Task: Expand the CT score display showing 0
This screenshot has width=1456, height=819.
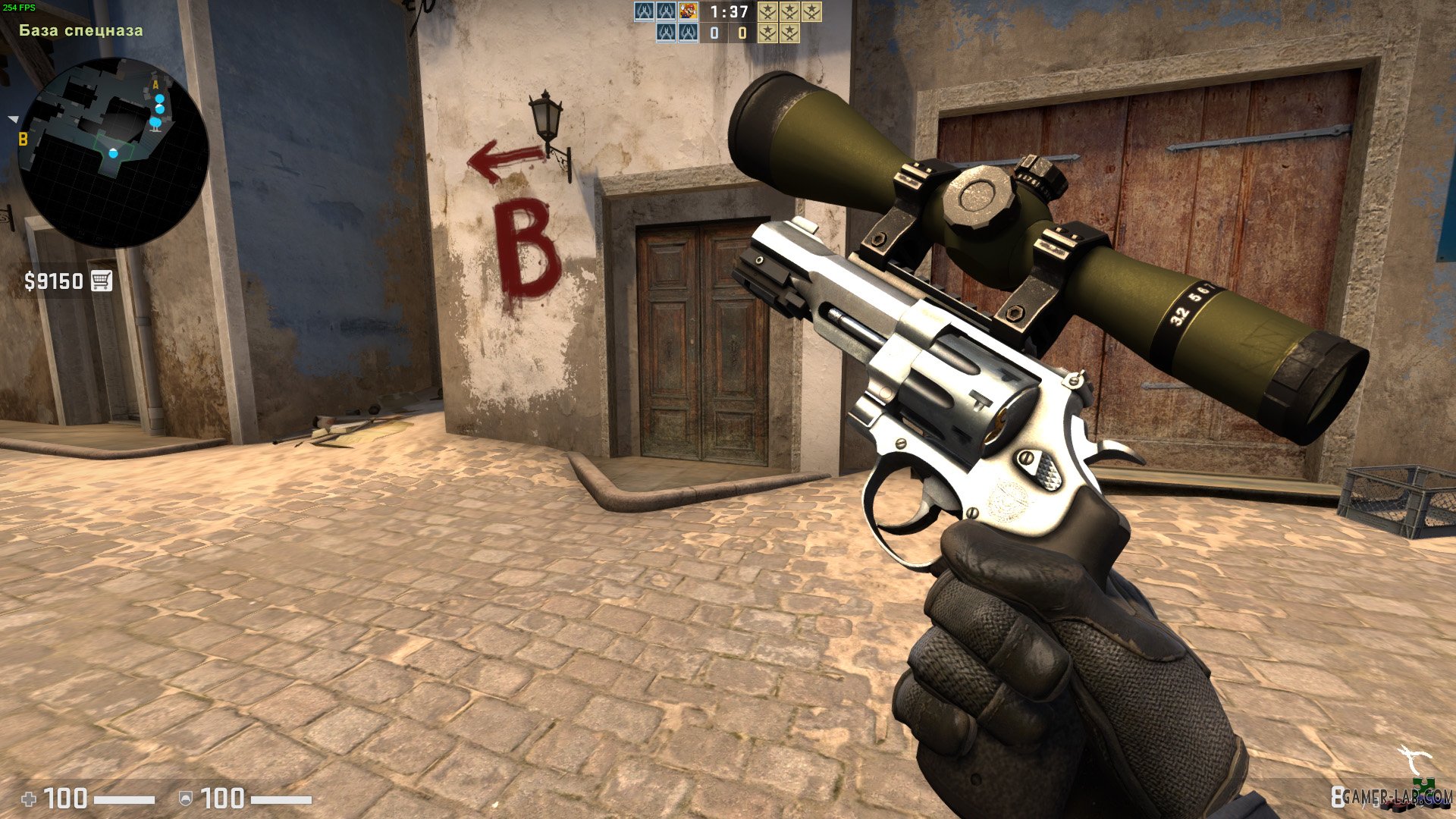Action: (714, 33)
